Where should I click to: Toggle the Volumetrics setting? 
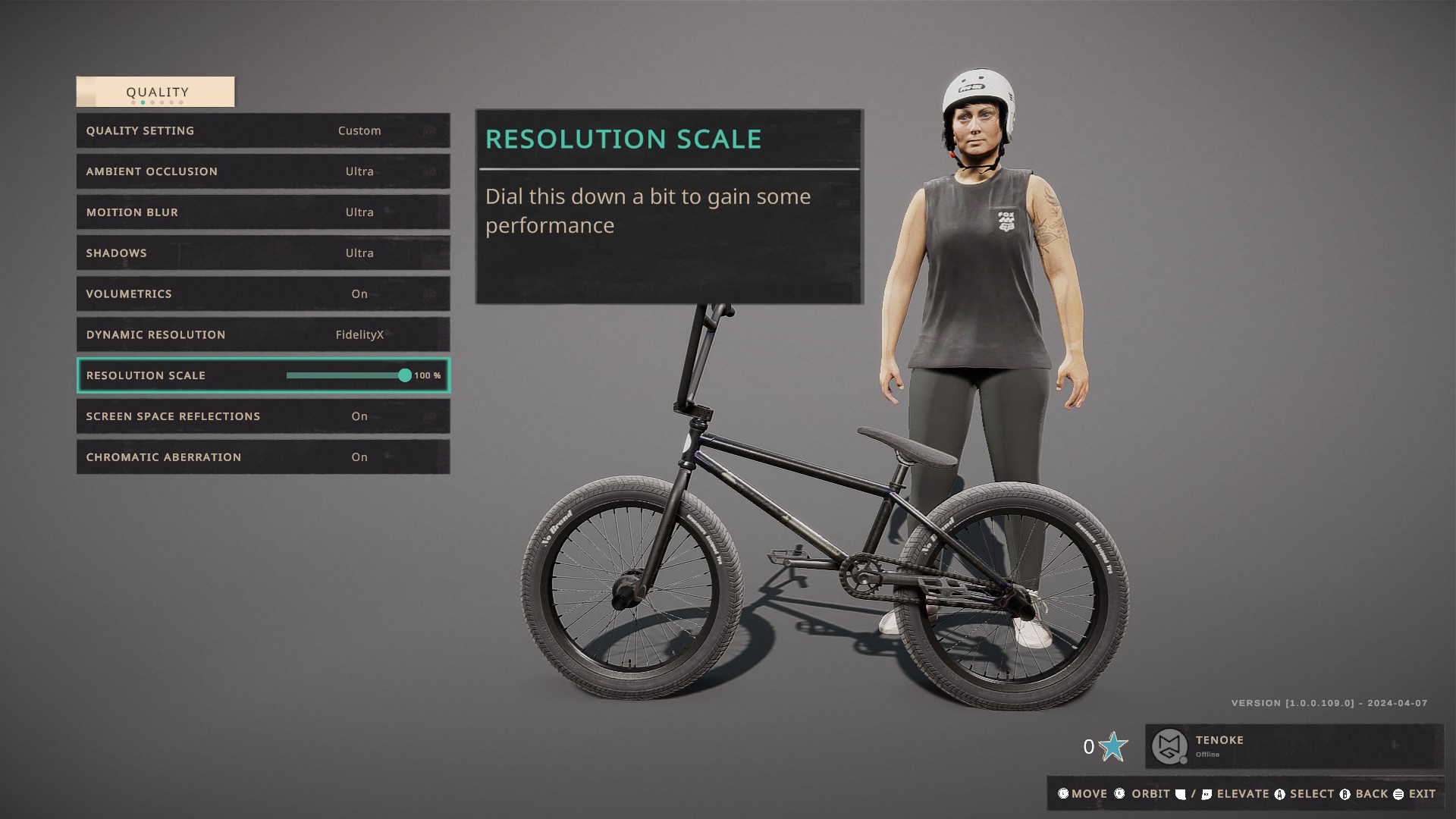262,294
